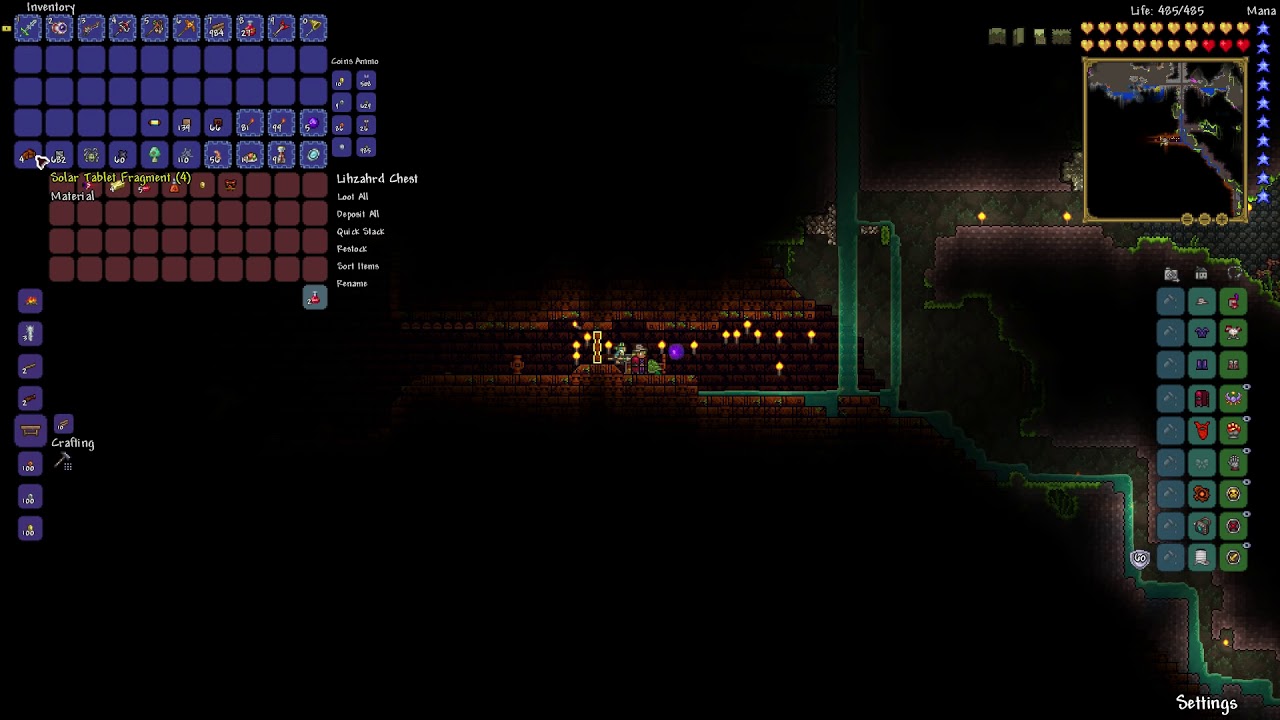
Task: Click the red potion trash slot
Action: tap(314, 298)
